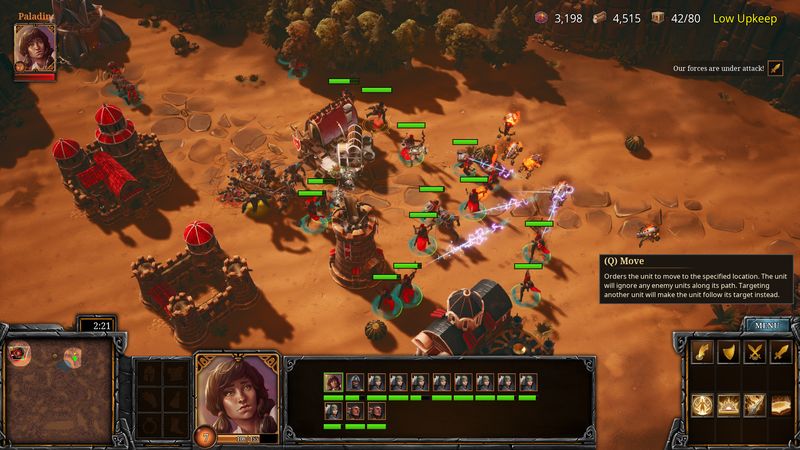Screen dimensions: 800x450
Task: Open the MENU button
Action: tap(767, 325)
